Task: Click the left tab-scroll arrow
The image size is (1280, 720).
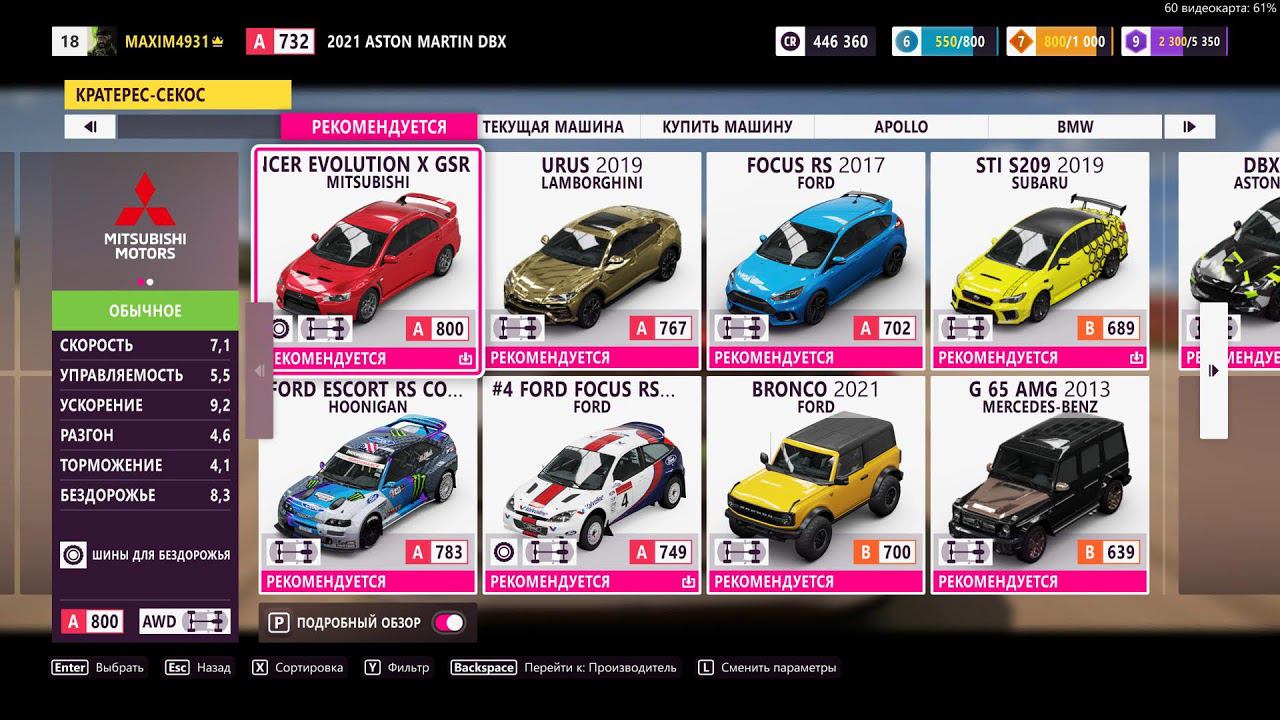Action: (x=90, y=127)
